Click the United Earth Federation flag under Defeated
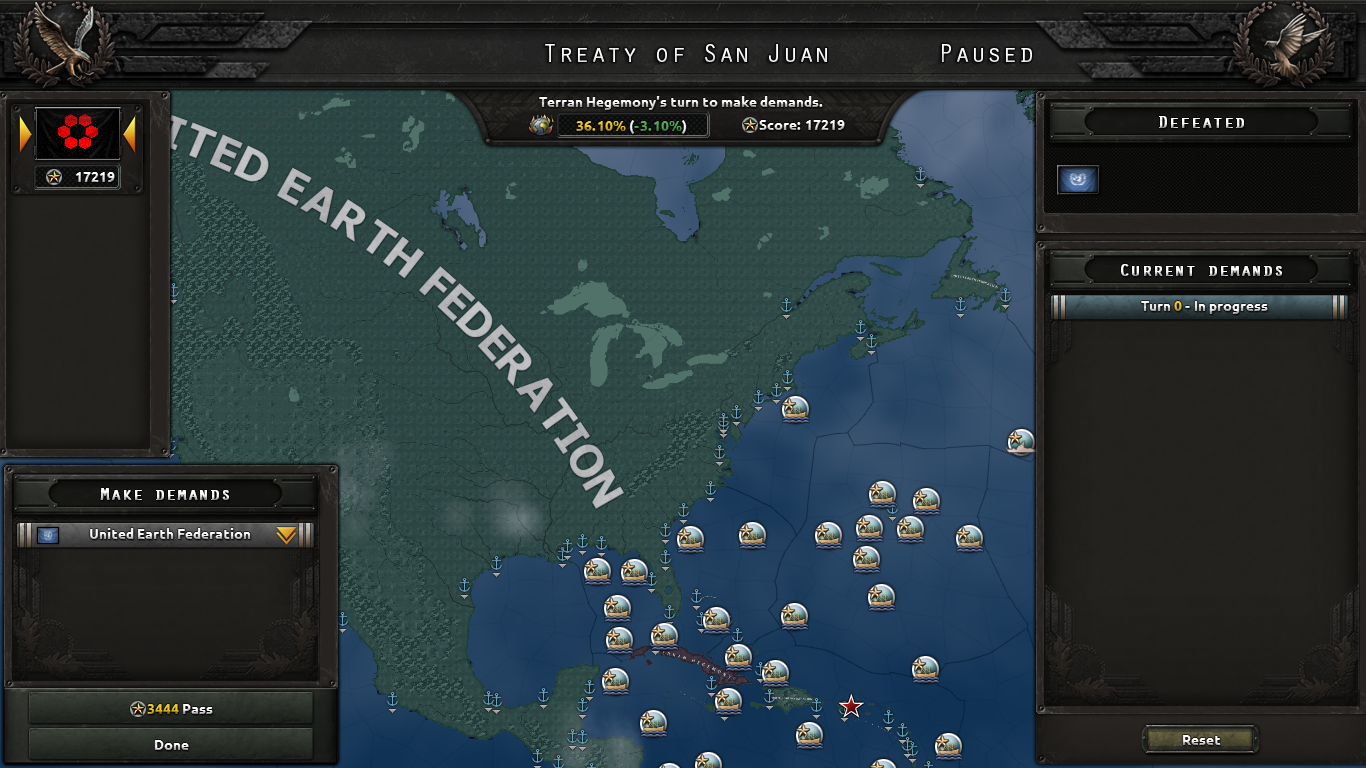The image size is (1366, 768). [x=1076, y=179]
